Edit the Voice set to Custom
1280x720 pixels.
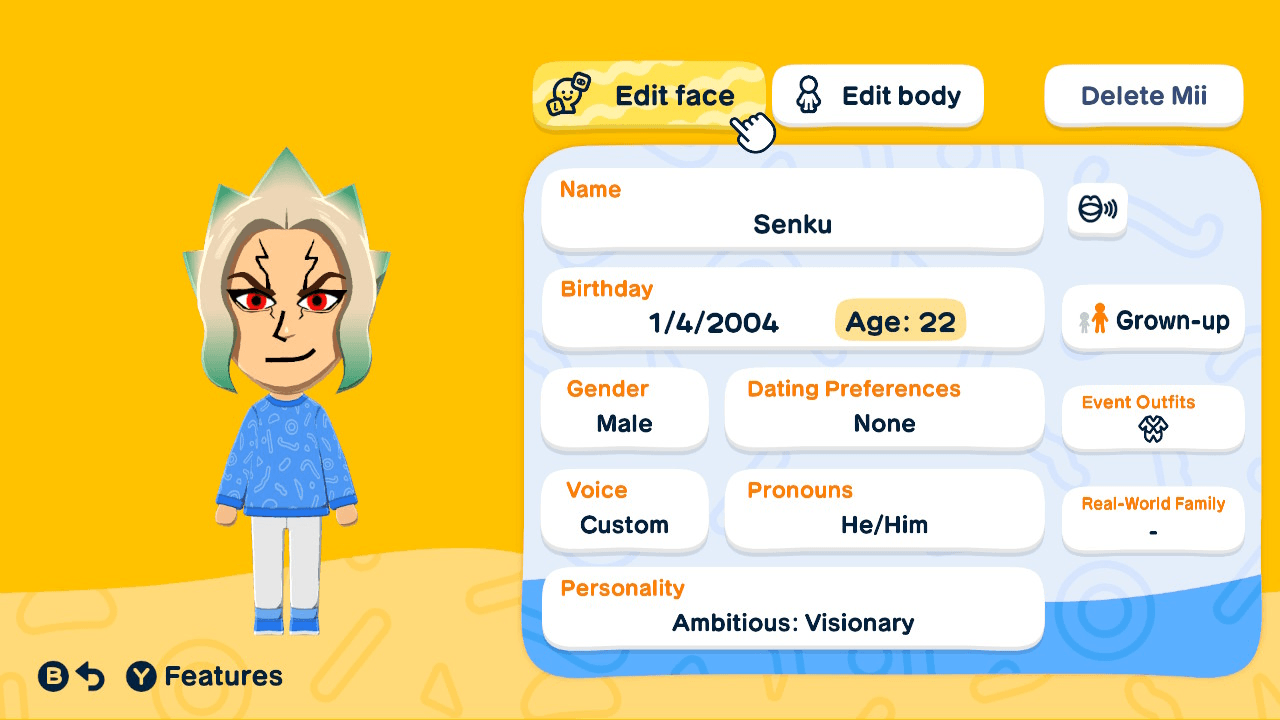(624, 510)
